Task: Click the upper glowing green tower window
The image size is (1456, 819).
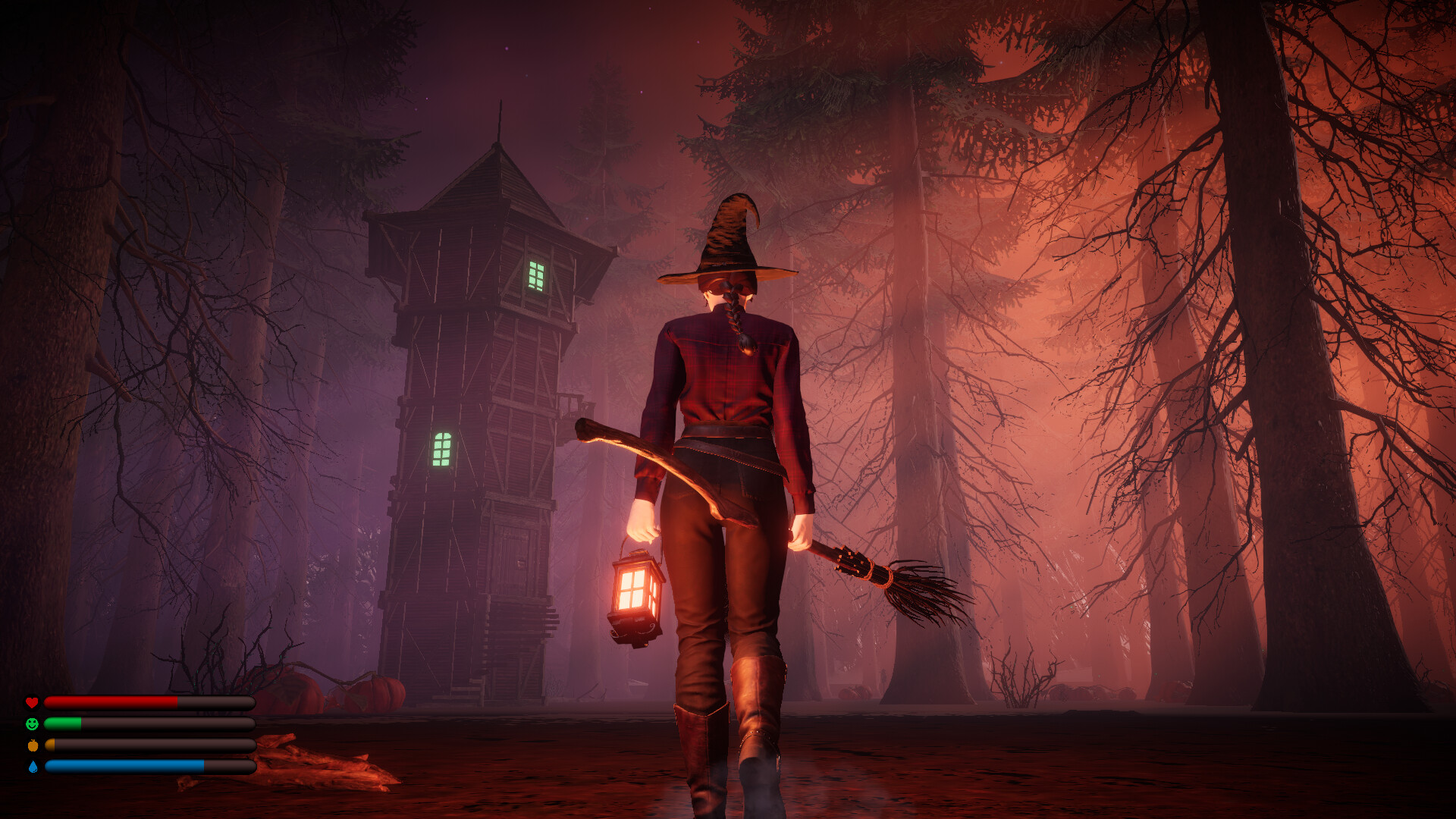Action: pos(538,275)
